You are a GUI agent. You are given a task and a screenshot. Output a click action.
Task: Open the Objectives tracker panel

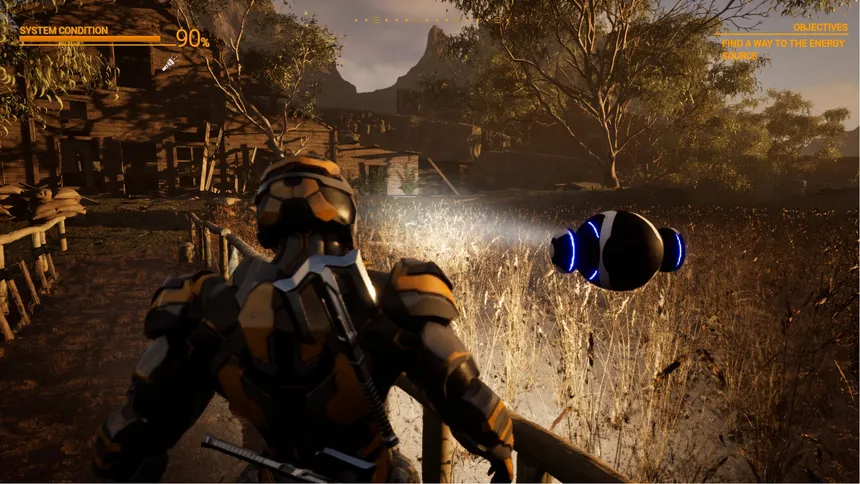coord(819,27)
